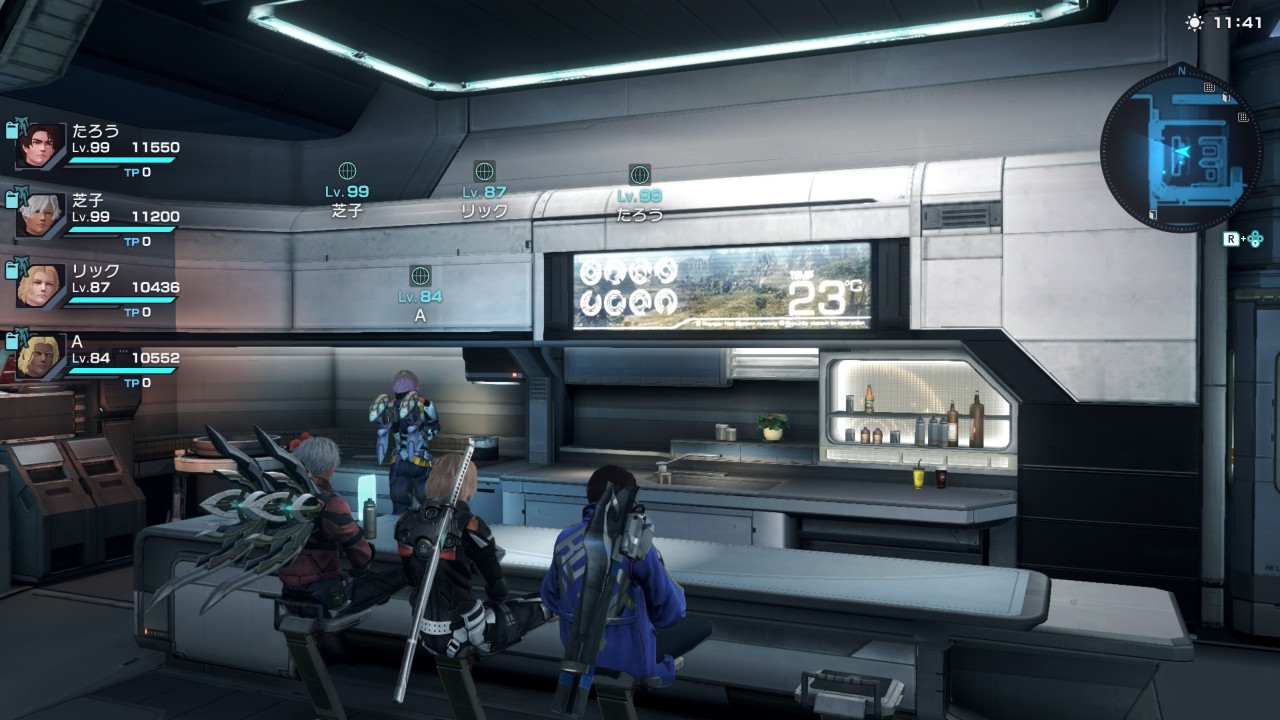This screenshot has width=1280, height=720.
Task: Choose リック's party portrait
Action: point(41,286)
